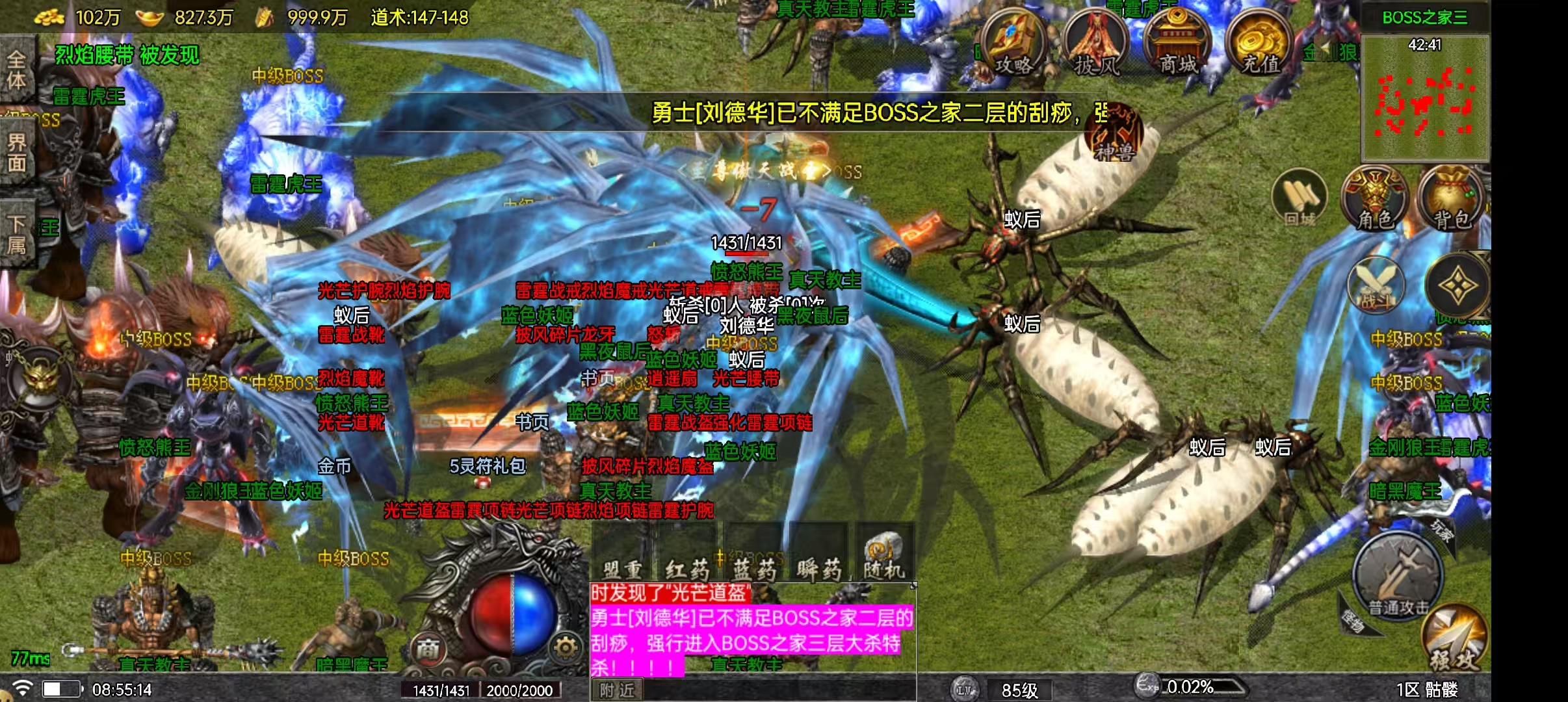Open the 攻略 strategy guide icon
This screenshot has height=702, width=1568.
[1013, 43]
